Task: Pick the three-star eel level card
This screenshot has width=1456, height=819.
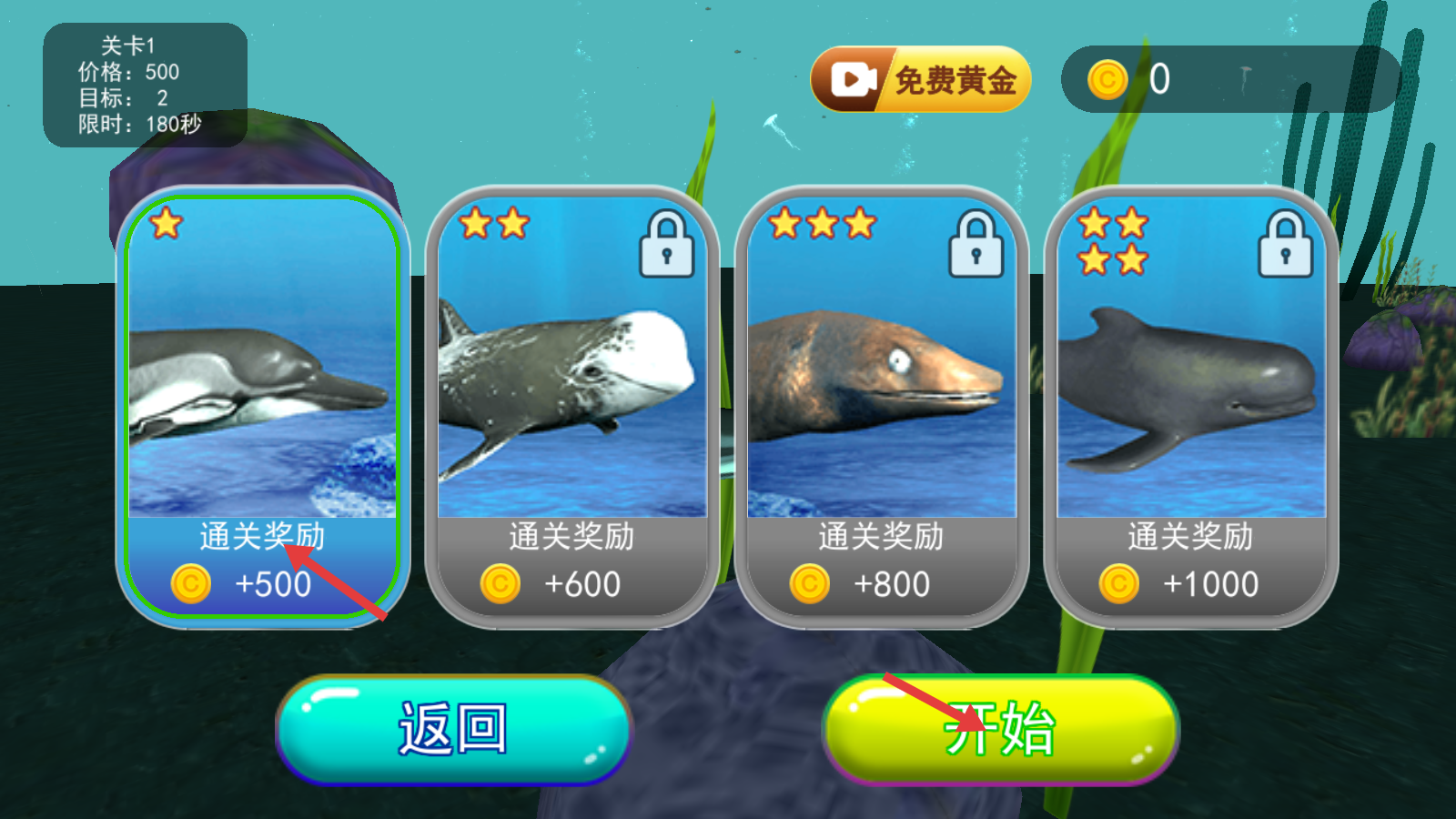Action: point(881,406)
